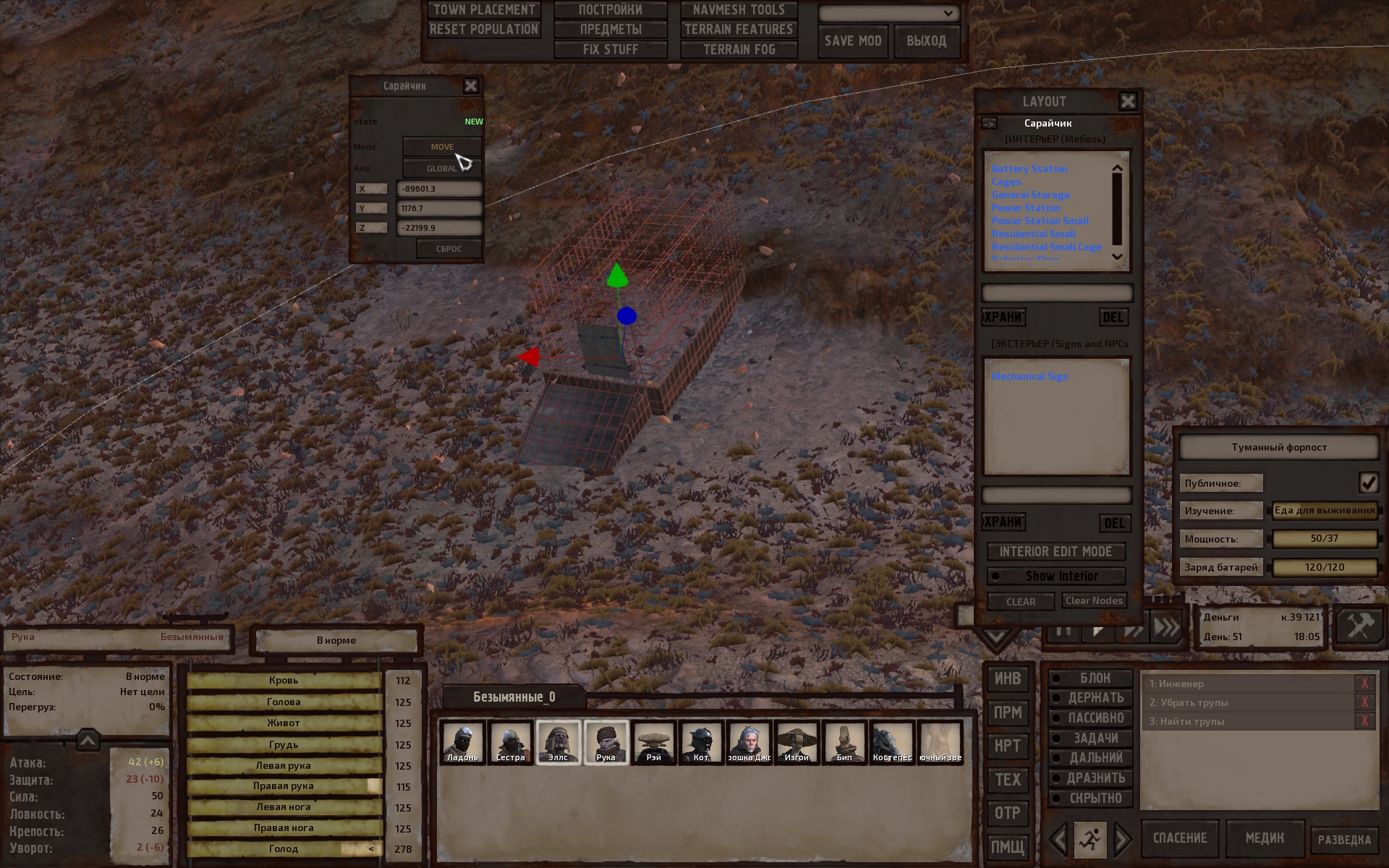Select the Эллс squad portrait

pos(558,742)
